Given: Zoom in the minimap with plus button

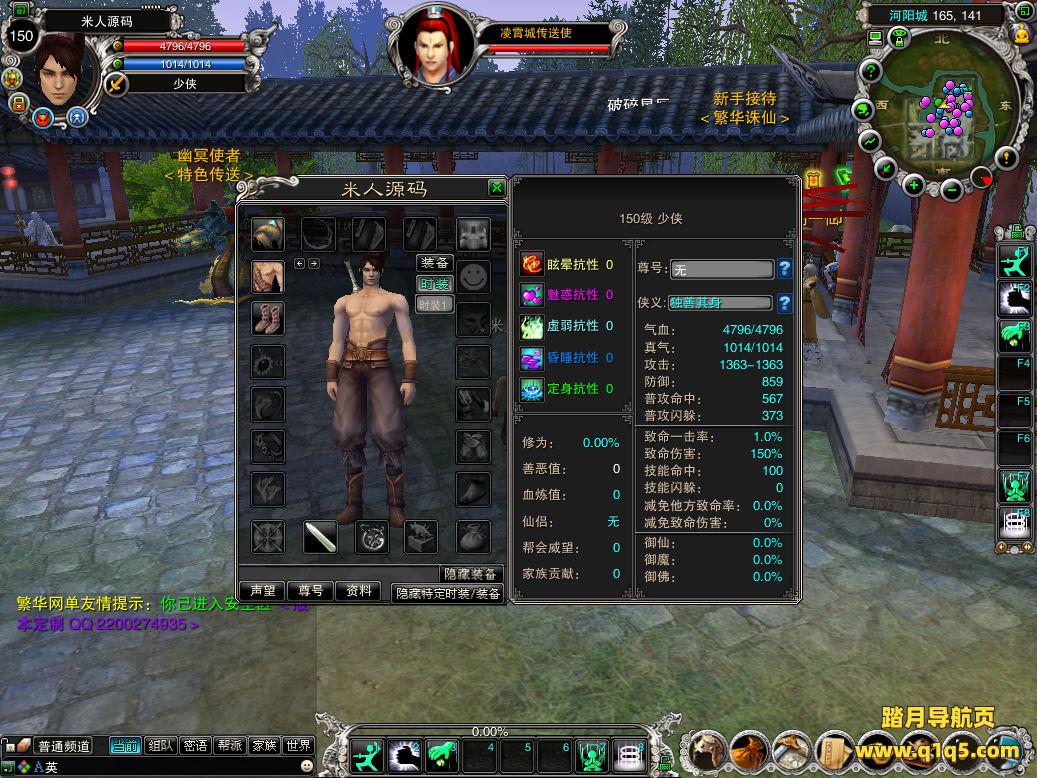Looking at the screenshot, I should (x=913, y=185).
